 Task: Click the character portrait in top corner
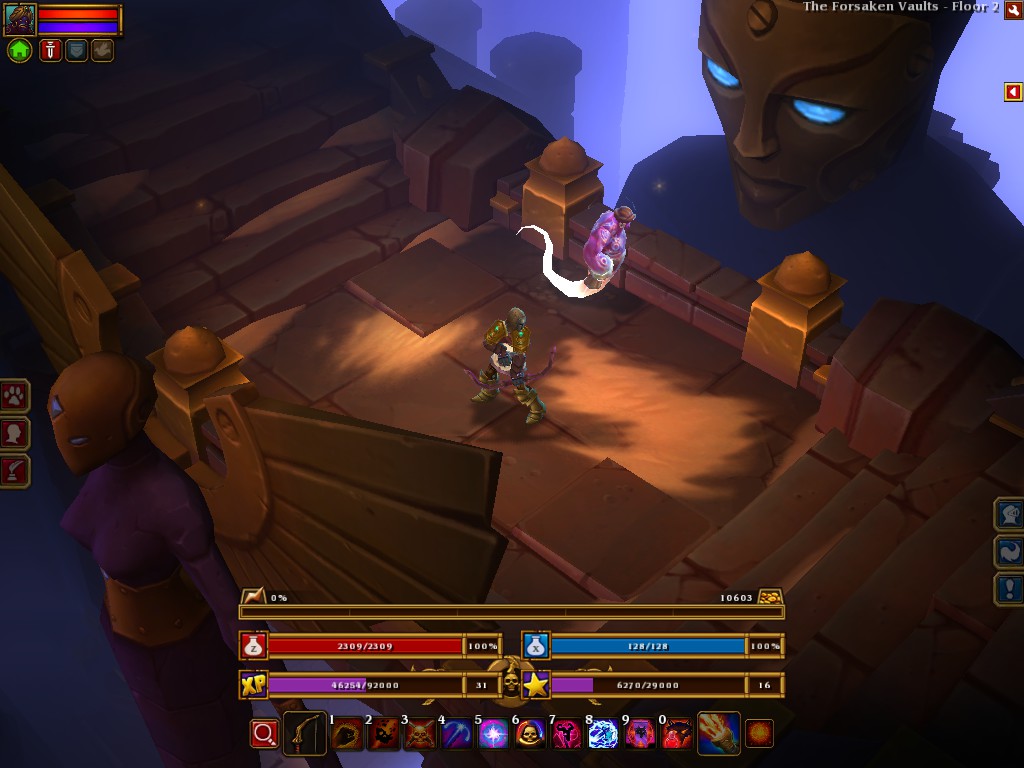20,19
